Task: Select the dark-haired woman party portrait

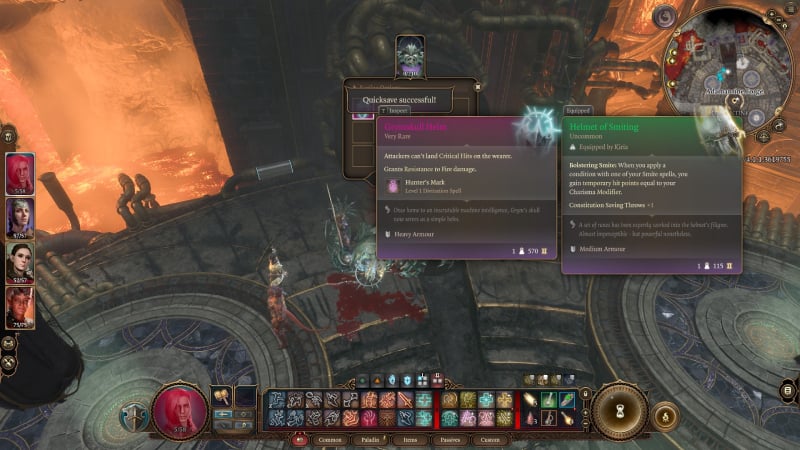Action: [21, 263]
